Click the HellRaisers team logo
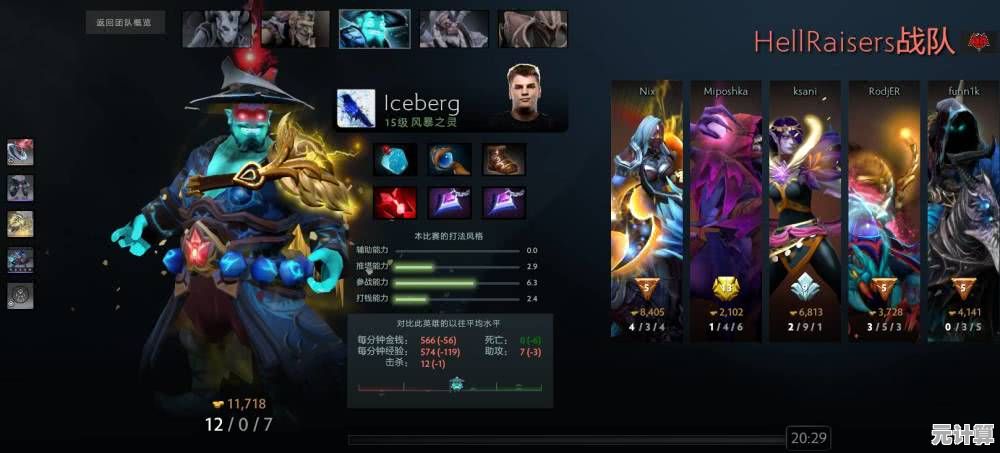This screenshot has width=1000, height=453. [x=976, y=42]
